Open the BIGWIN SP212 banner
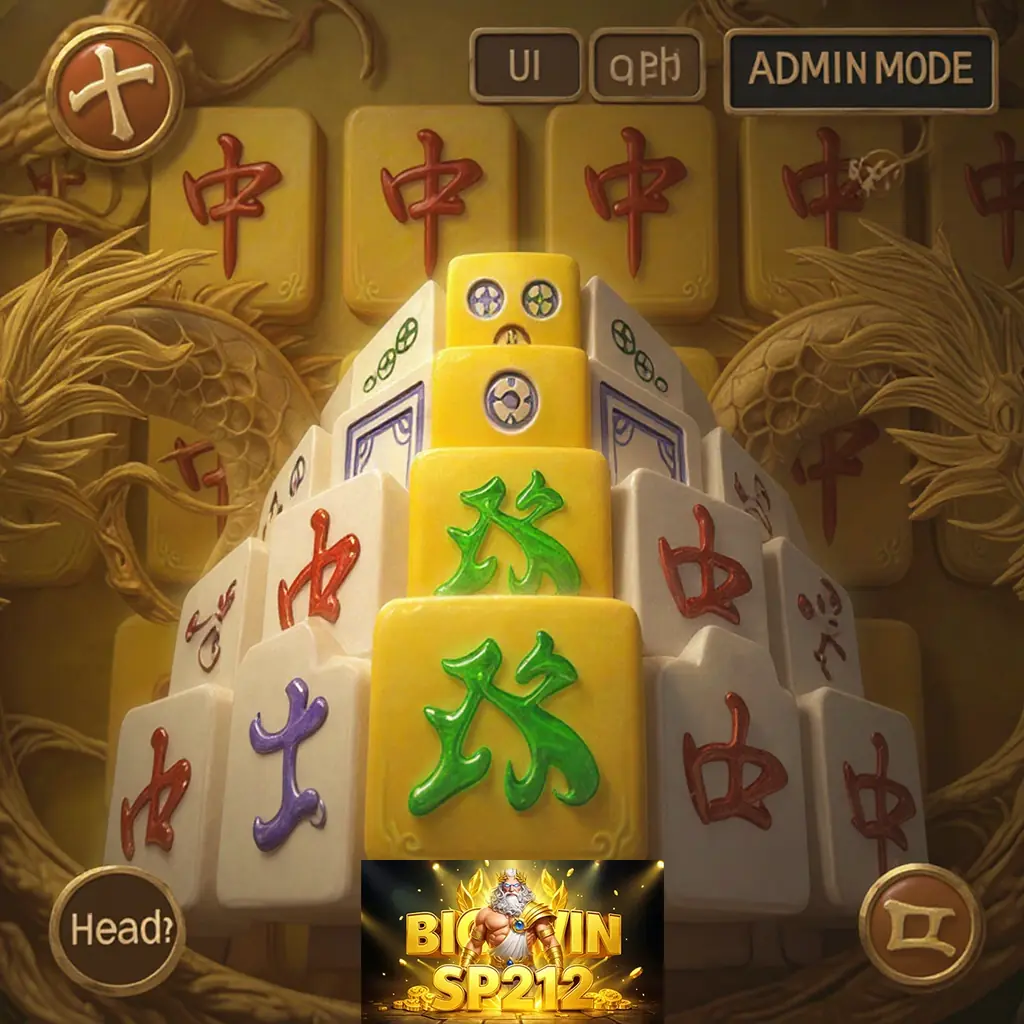Screen dimensions: 1024x1024 pyautogui.click(x=512, y=940)
